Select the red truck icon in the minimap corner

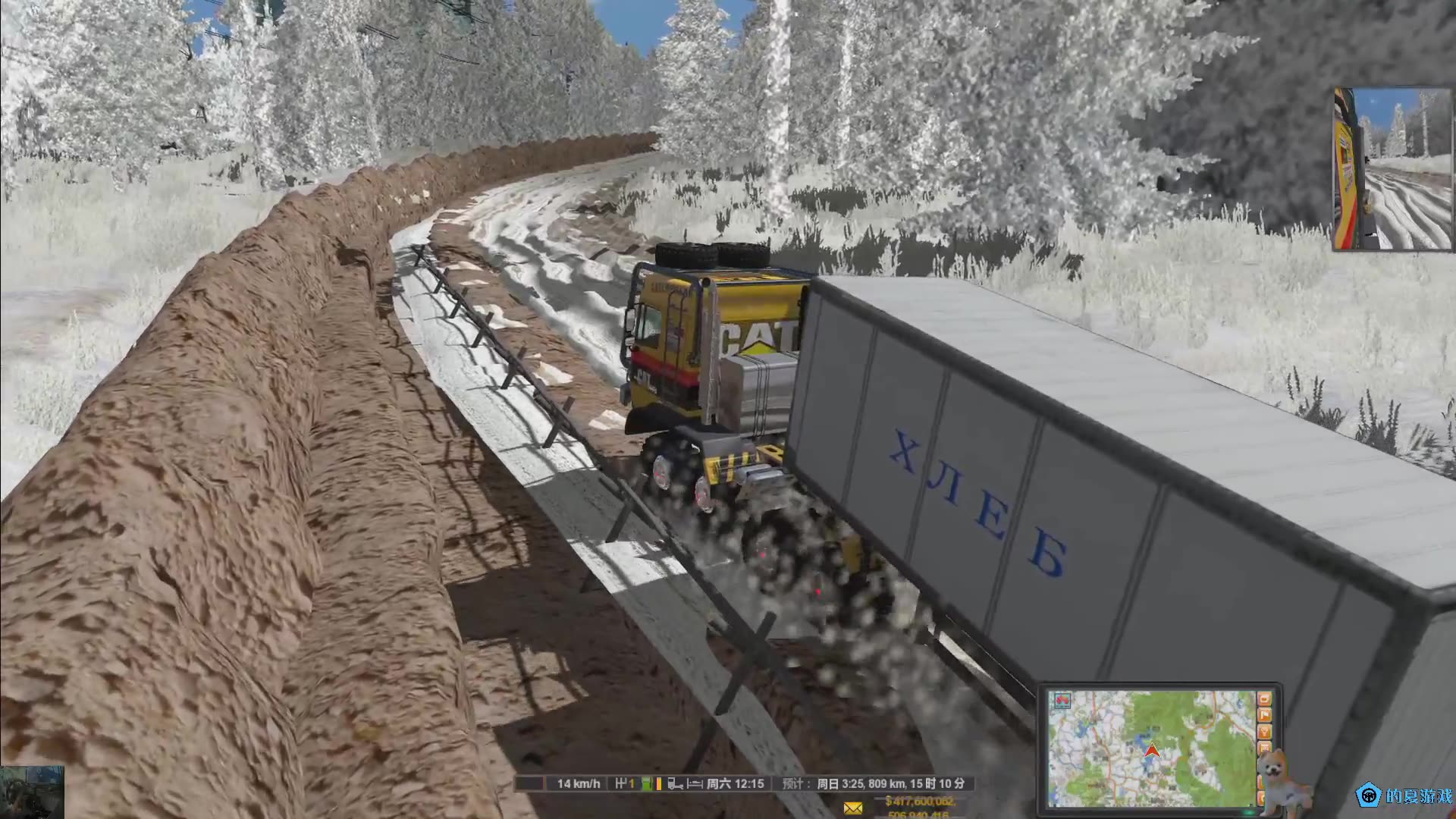1062,701
